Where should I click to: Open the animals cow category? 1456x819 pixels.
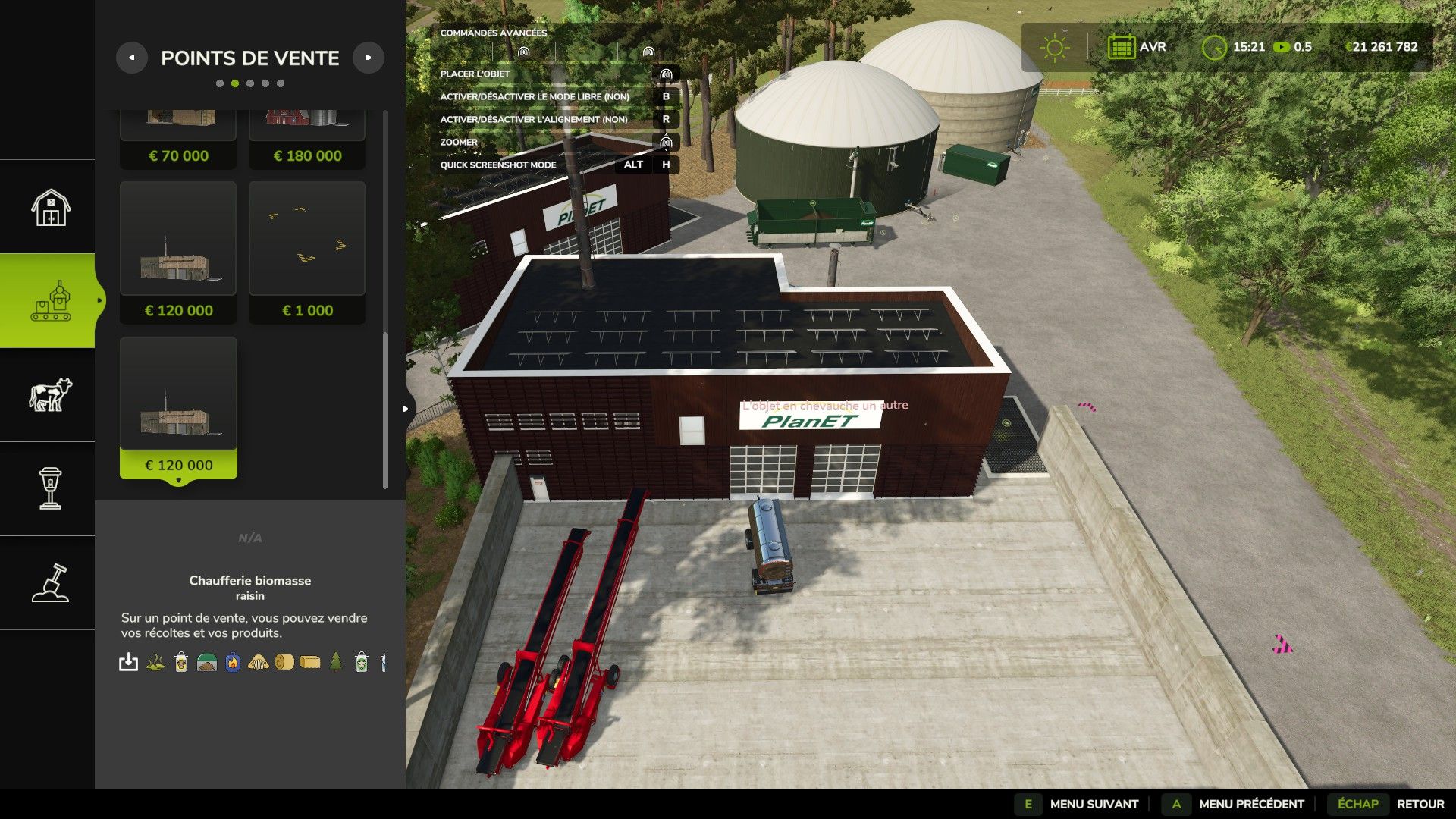(x=50, y=395)
